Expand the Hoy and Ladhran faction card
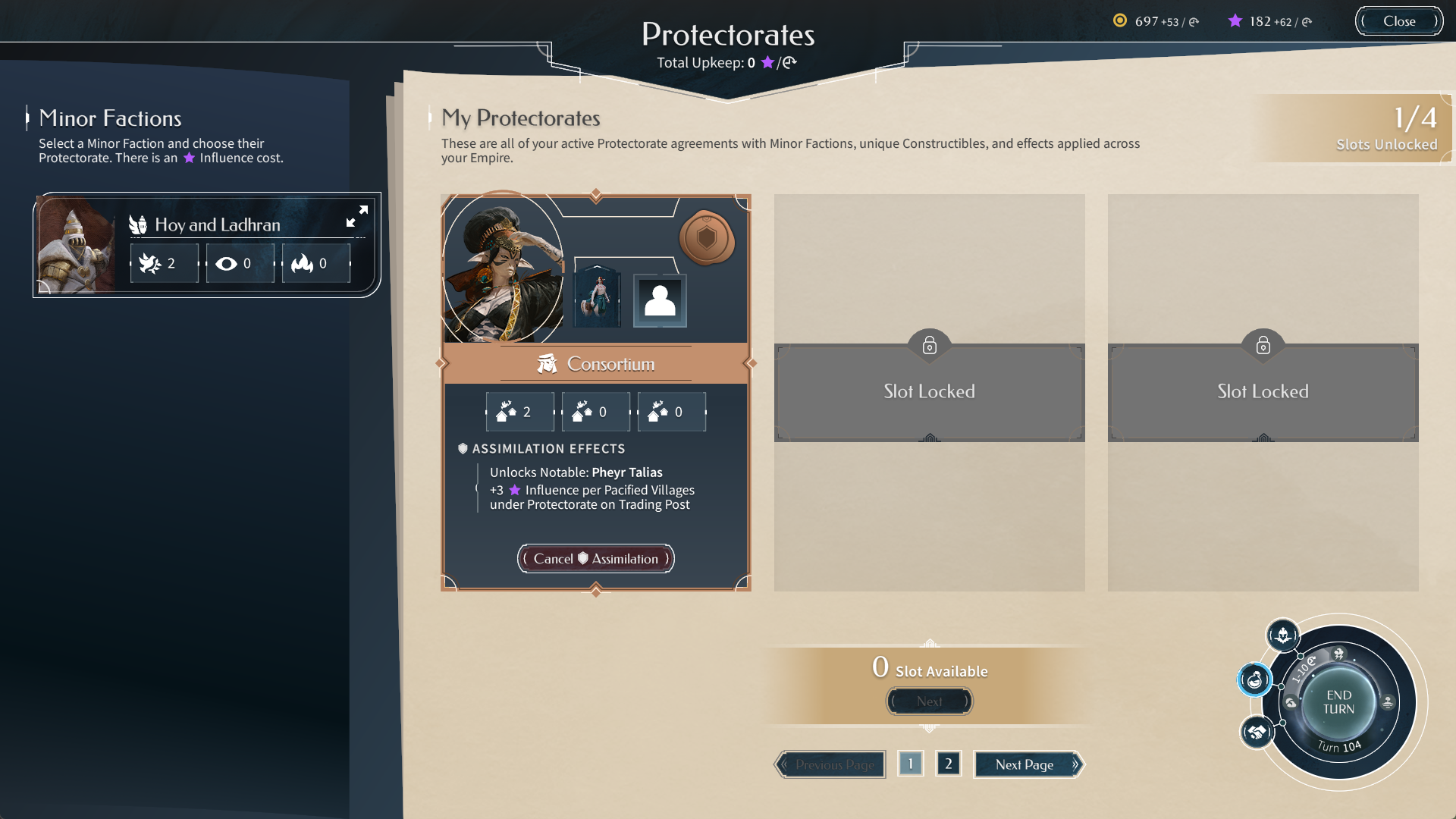The width and height of the screenshot is (1456, 819). pos(357,216)
